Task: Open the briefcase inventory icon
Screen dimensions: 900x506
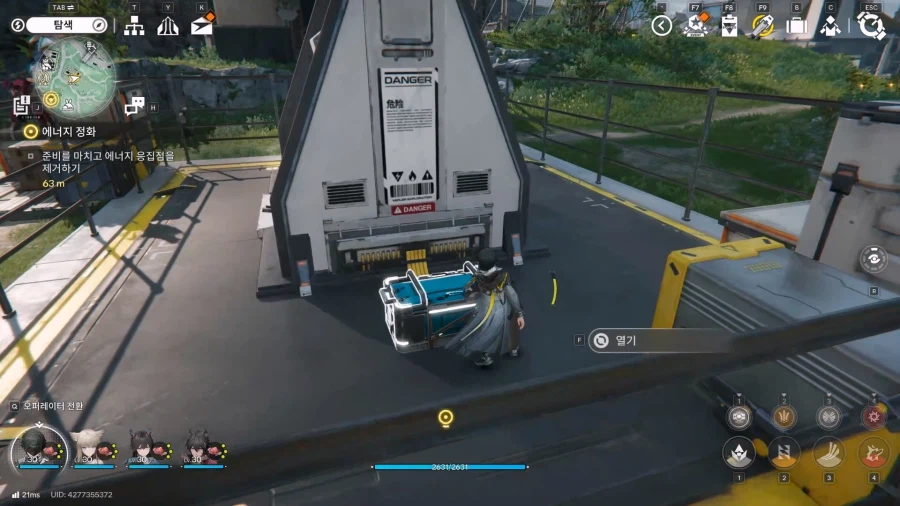Action: [x=796, y=26]
